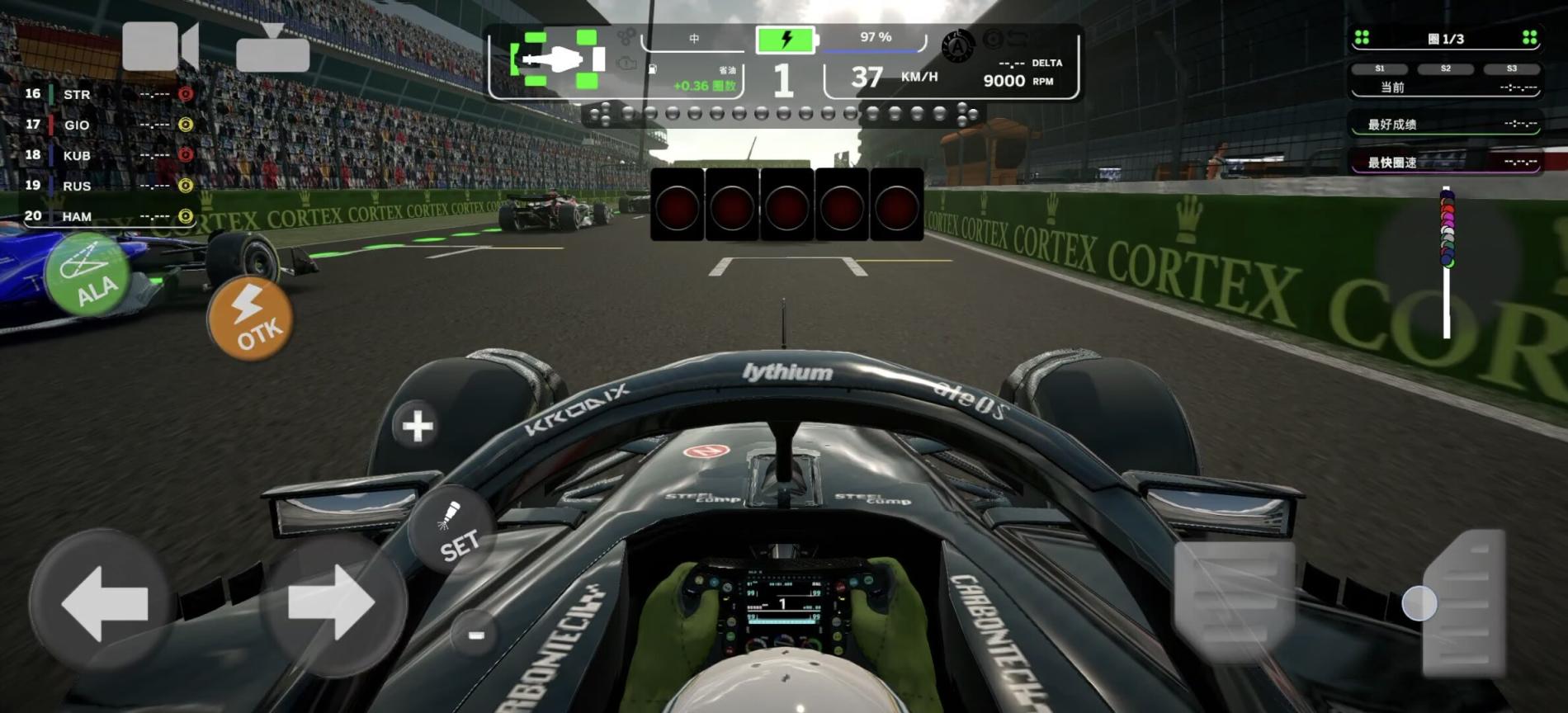Viewport: 1568px width, 713px height.
Task: Select STR in the standings list
Action: click(x=77, y=95)
